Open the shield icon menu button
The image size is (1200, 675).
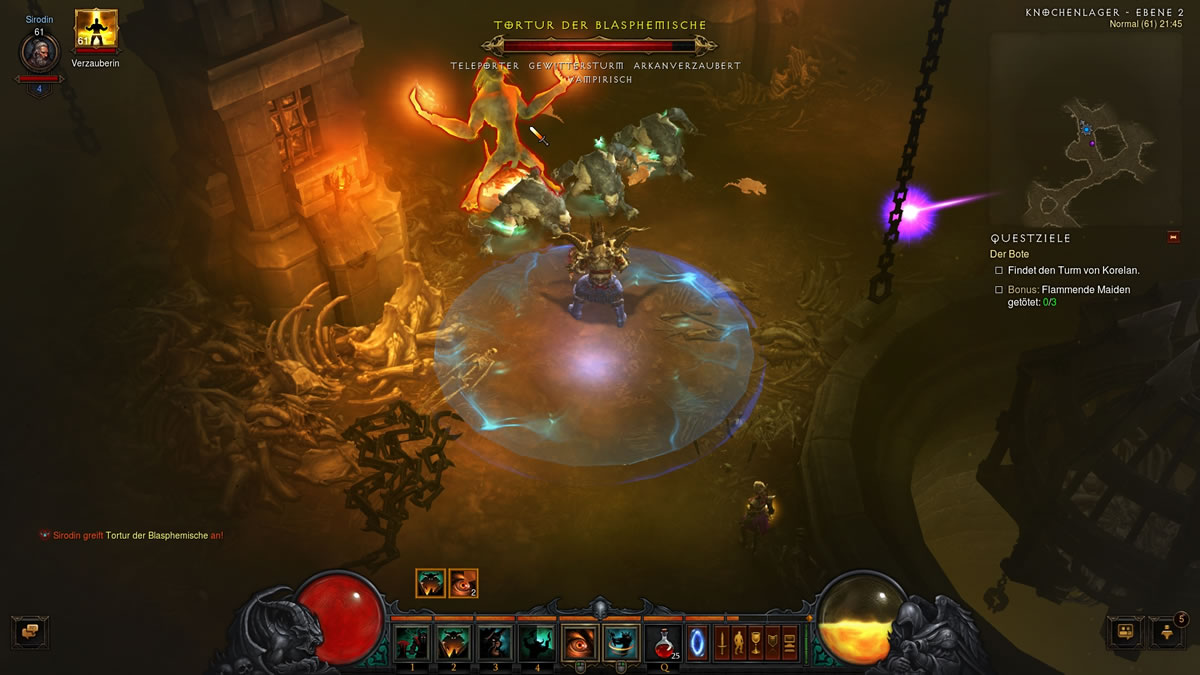pos(772,642)
